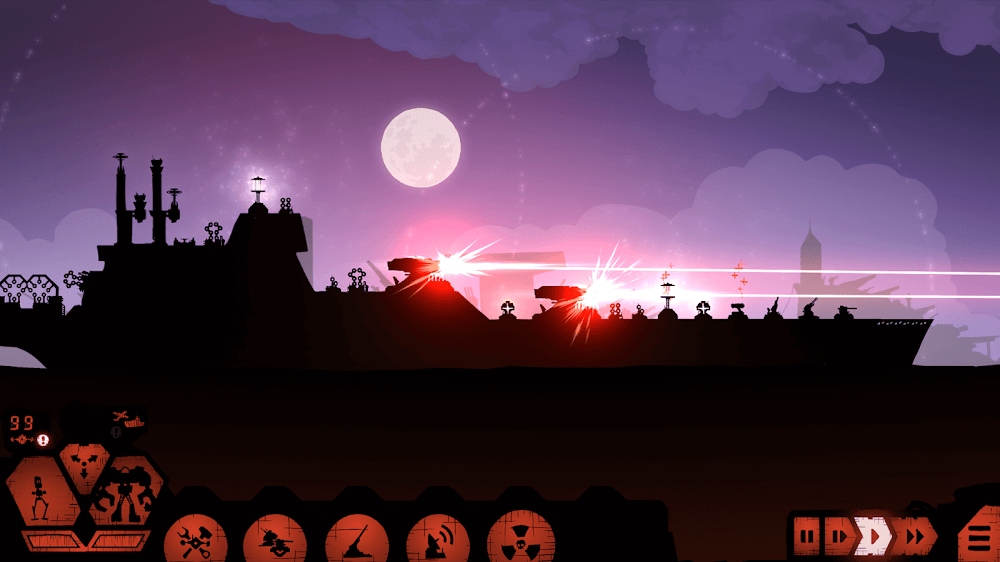
Task: Select the skeleton robot unit panel
Action: pyautogui.click(x=41, y=494)
